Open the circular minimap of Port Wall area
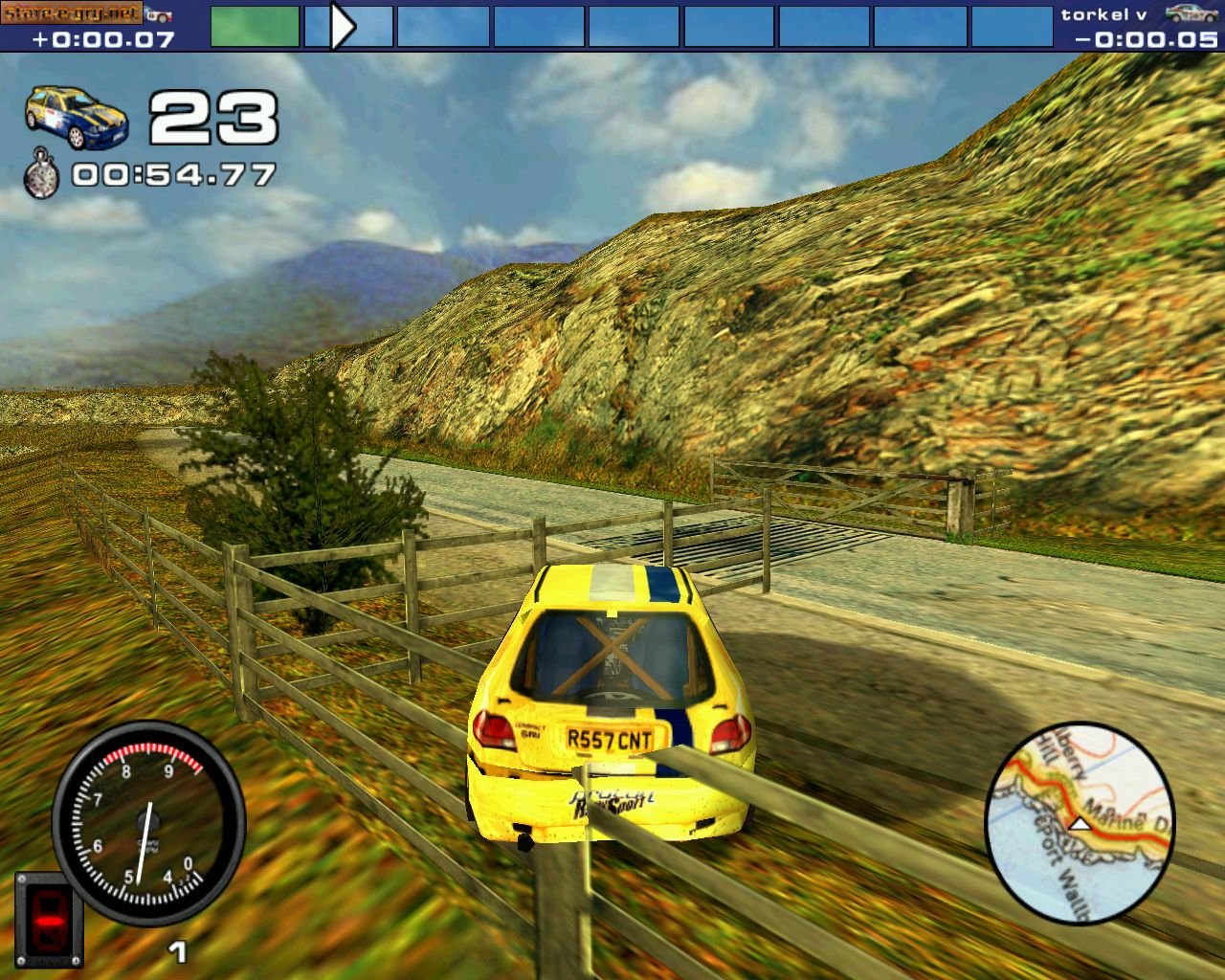The width and height of the screenshot is (1225, 980). tap(1079, 824)
